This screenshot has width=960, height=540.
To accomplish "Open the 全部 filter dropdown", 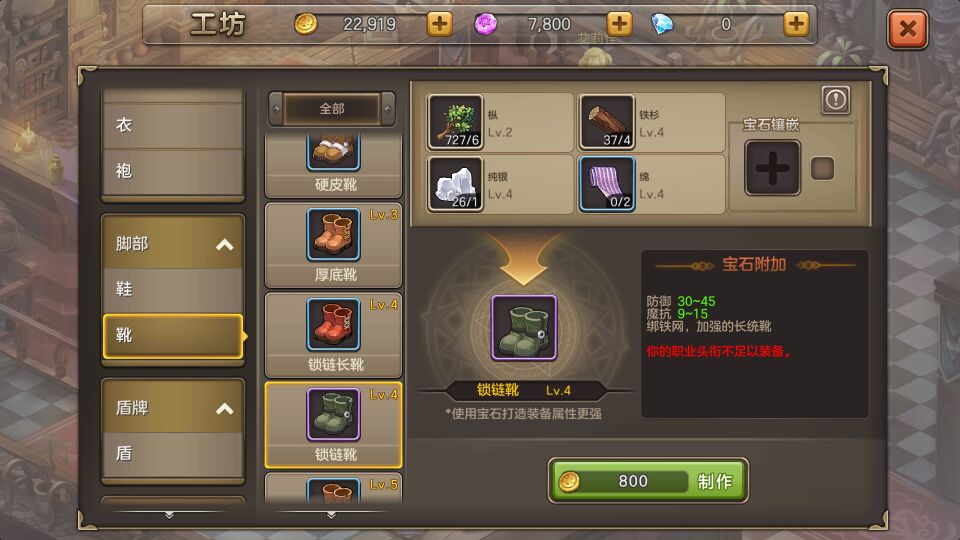I will coord(332,109).
